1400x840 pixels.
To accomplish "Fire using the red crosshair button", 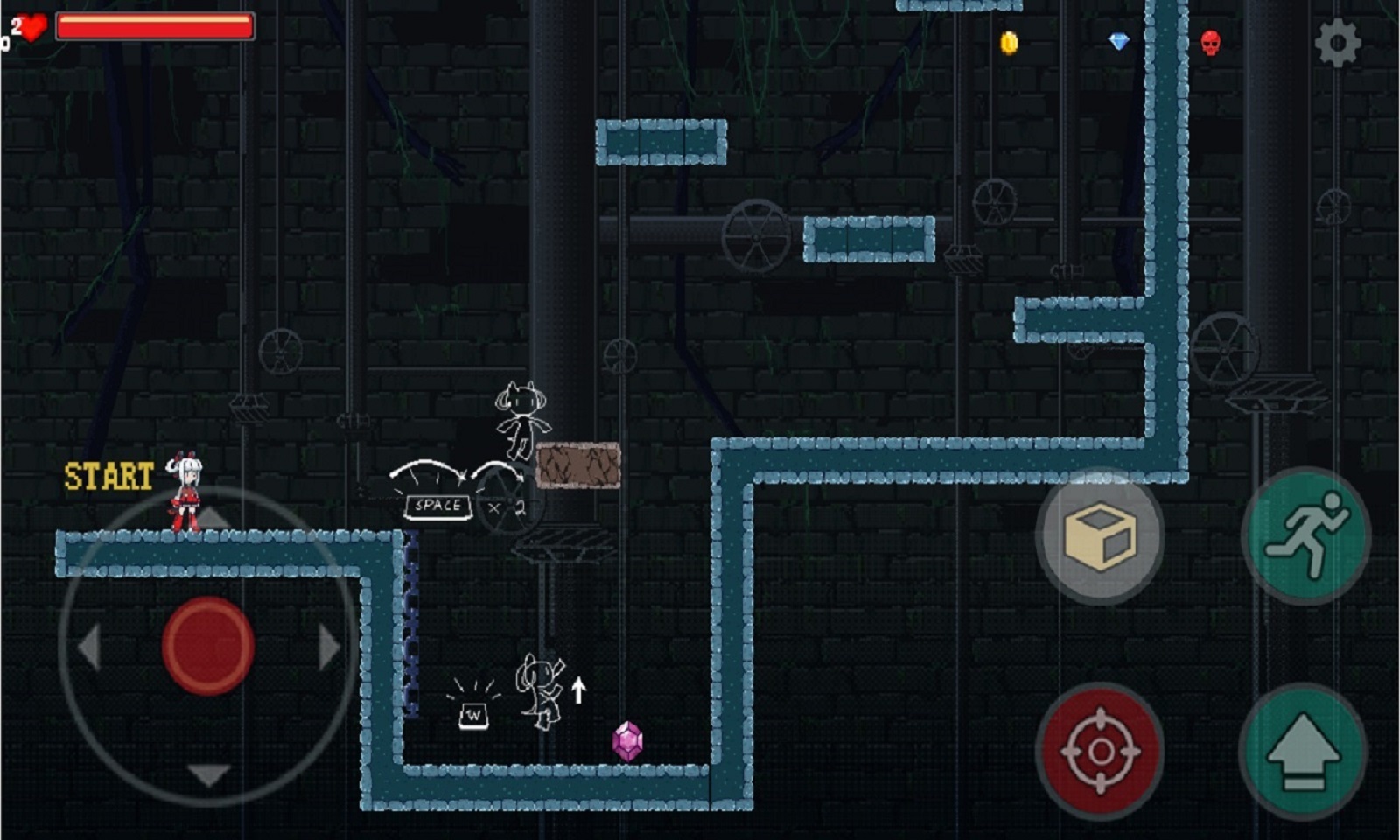I will click(x=1100, y=751).
